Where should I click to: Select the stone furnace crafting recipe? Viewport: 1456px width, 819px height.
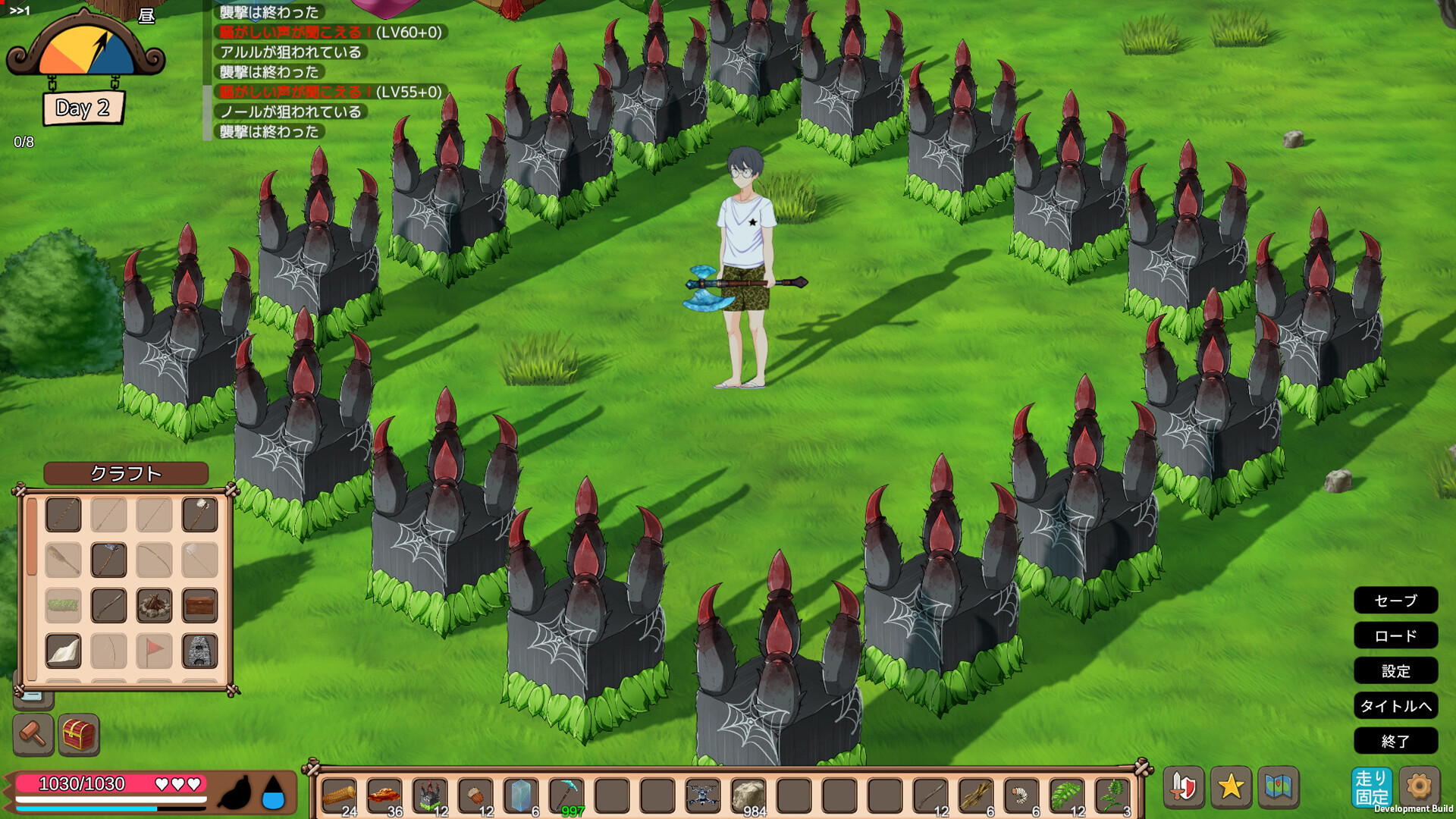coord(199,651)
